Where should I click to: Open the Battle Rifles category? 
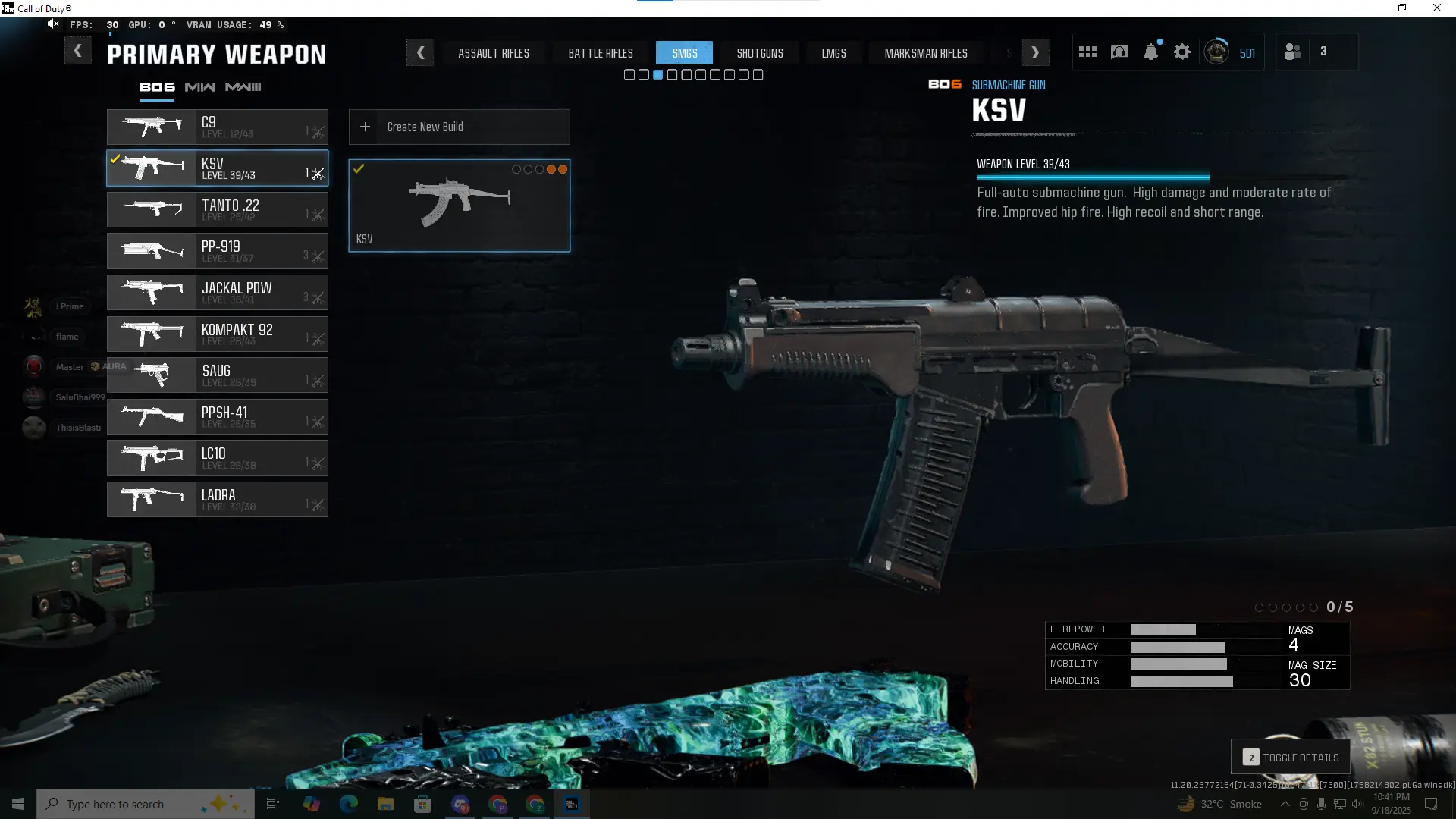601,53
